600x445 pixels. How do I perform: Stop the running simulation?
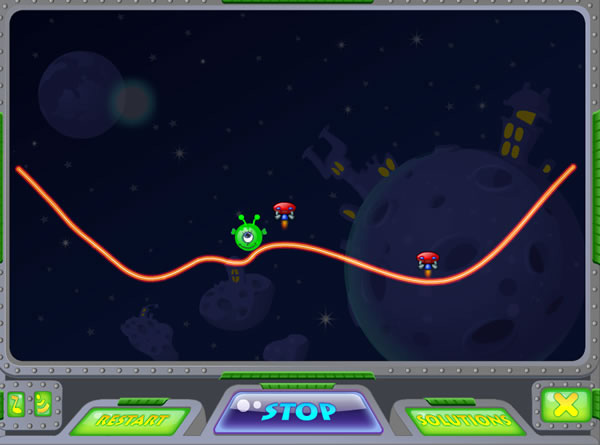299,411
